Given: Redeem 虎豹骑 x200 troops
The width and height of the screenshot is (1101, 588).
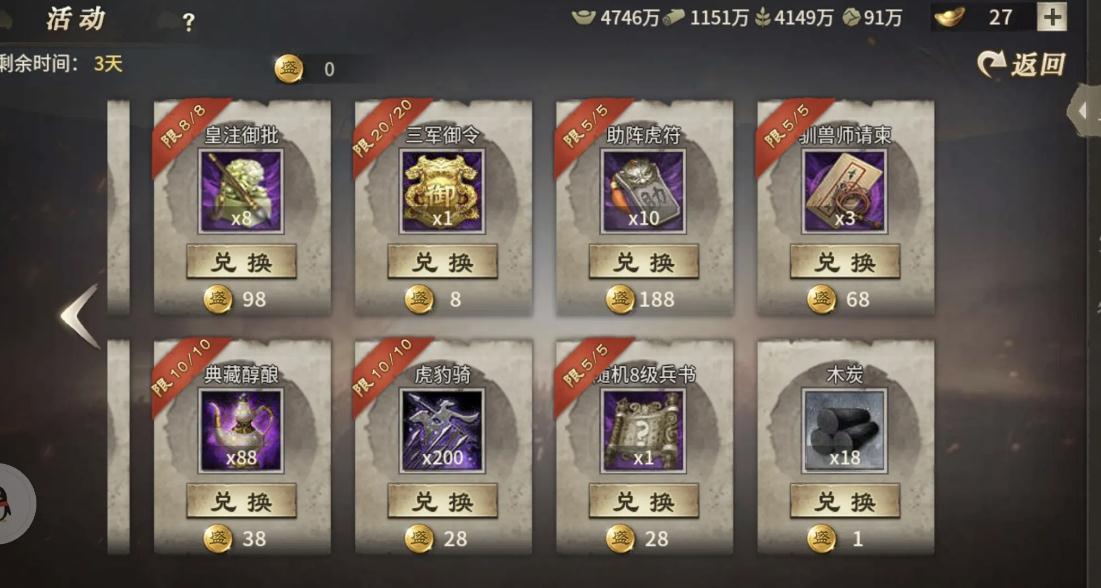Looking at the screenshot, I should [x=442, y=501].
